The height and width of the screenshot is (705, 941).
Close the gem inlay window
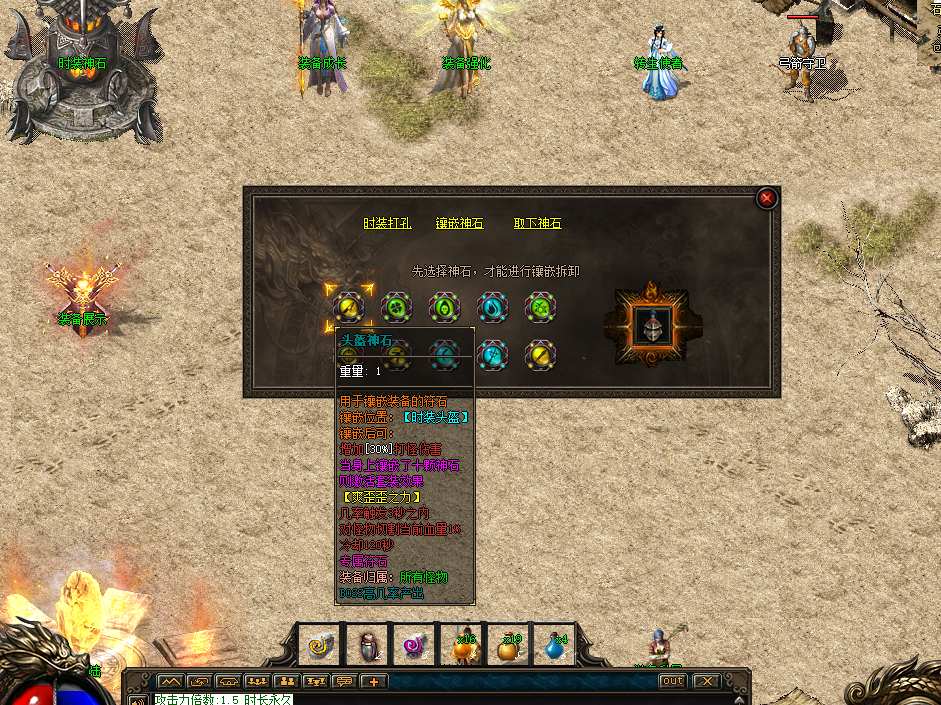(x=767, y=198)
